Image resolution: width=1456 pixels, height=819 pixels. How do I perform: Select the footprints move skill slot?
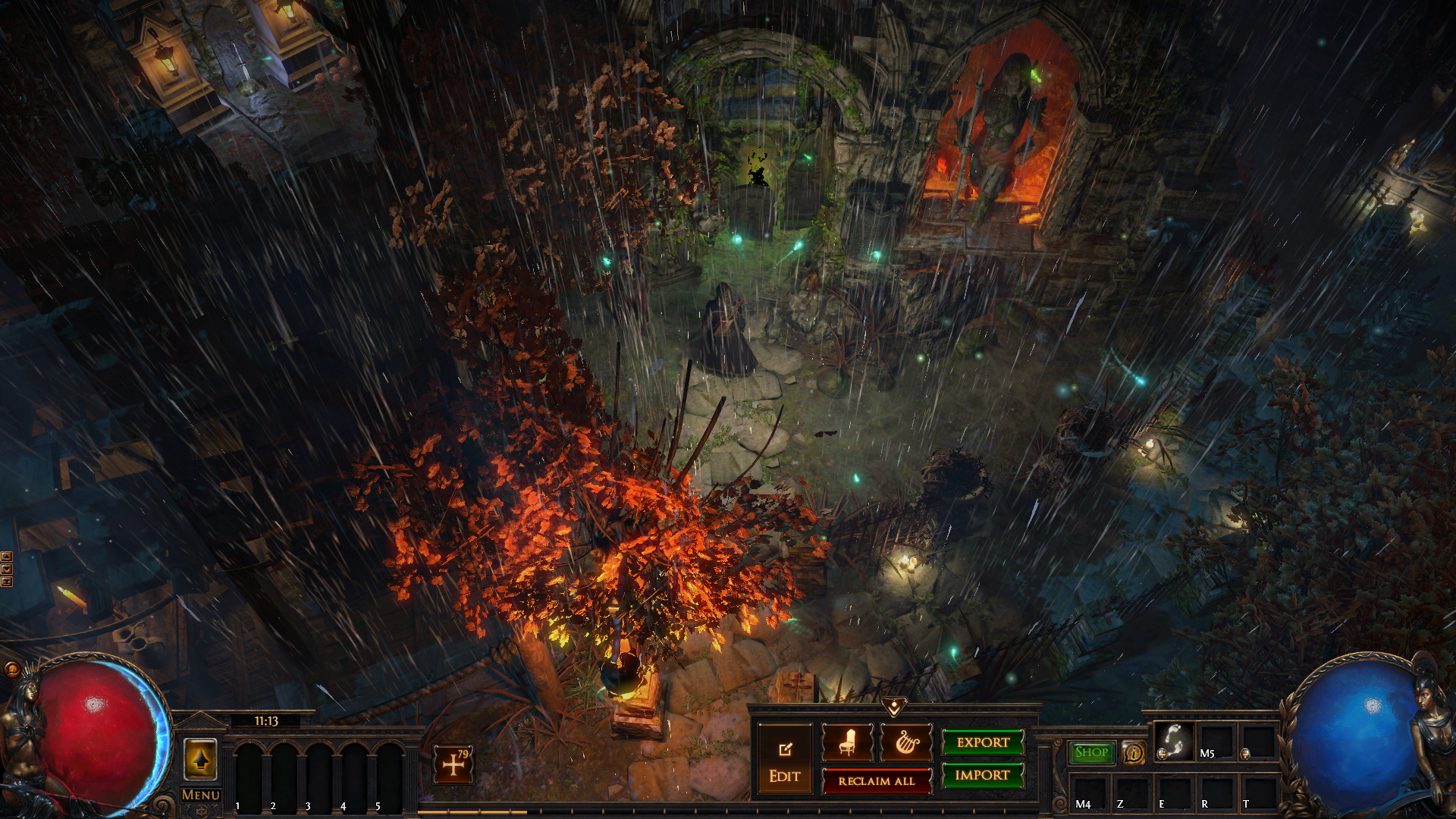point(1173,741)
